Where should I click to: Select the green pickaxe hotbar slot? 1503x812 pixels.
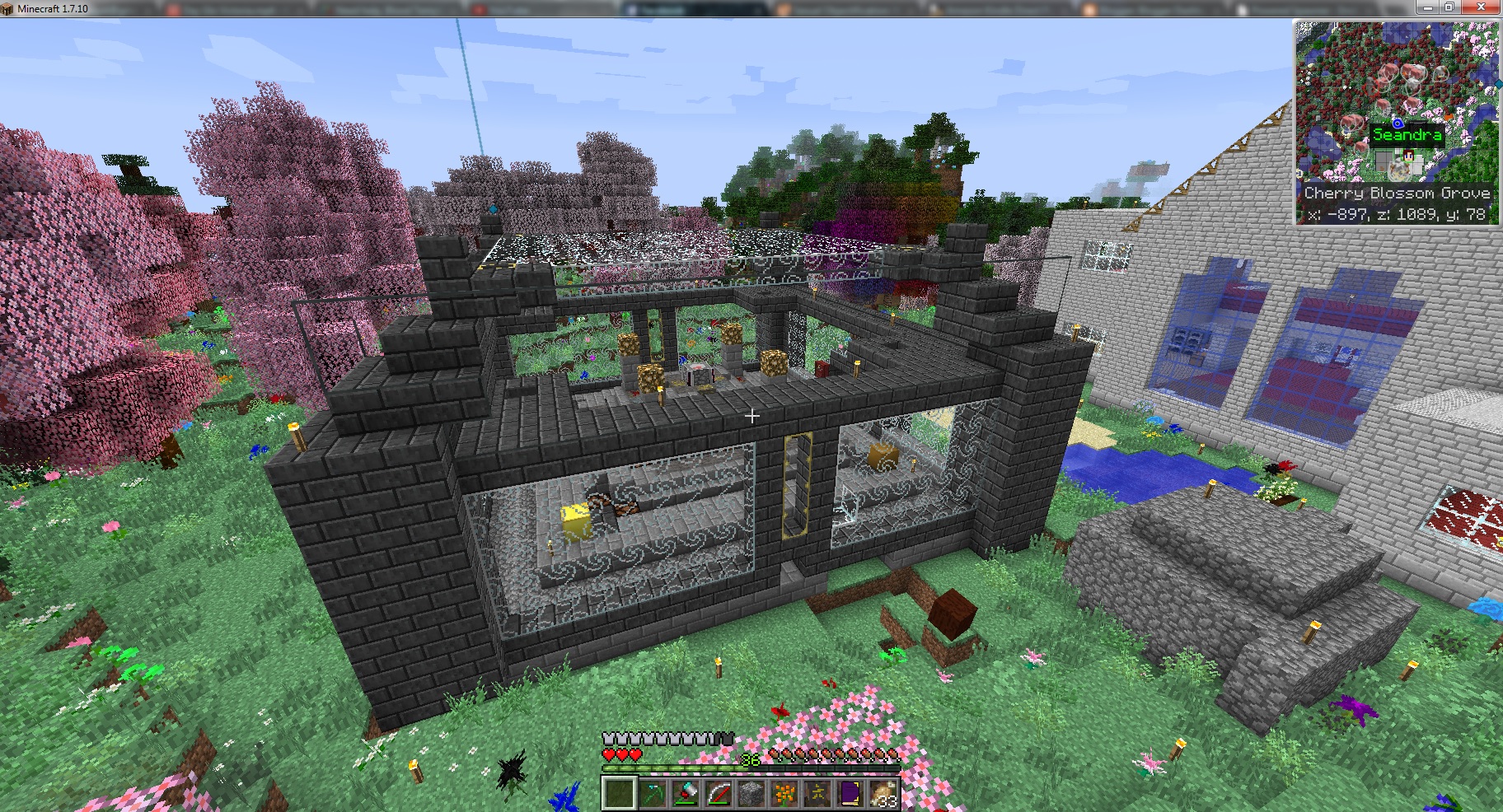click(x=652, y=794)
